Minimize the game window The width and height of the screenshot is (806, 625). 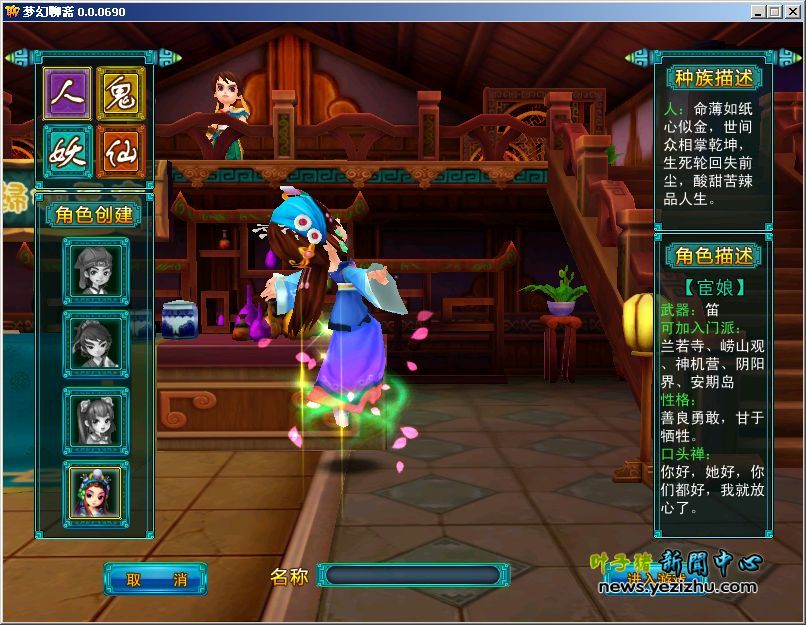tap(759, 11)
